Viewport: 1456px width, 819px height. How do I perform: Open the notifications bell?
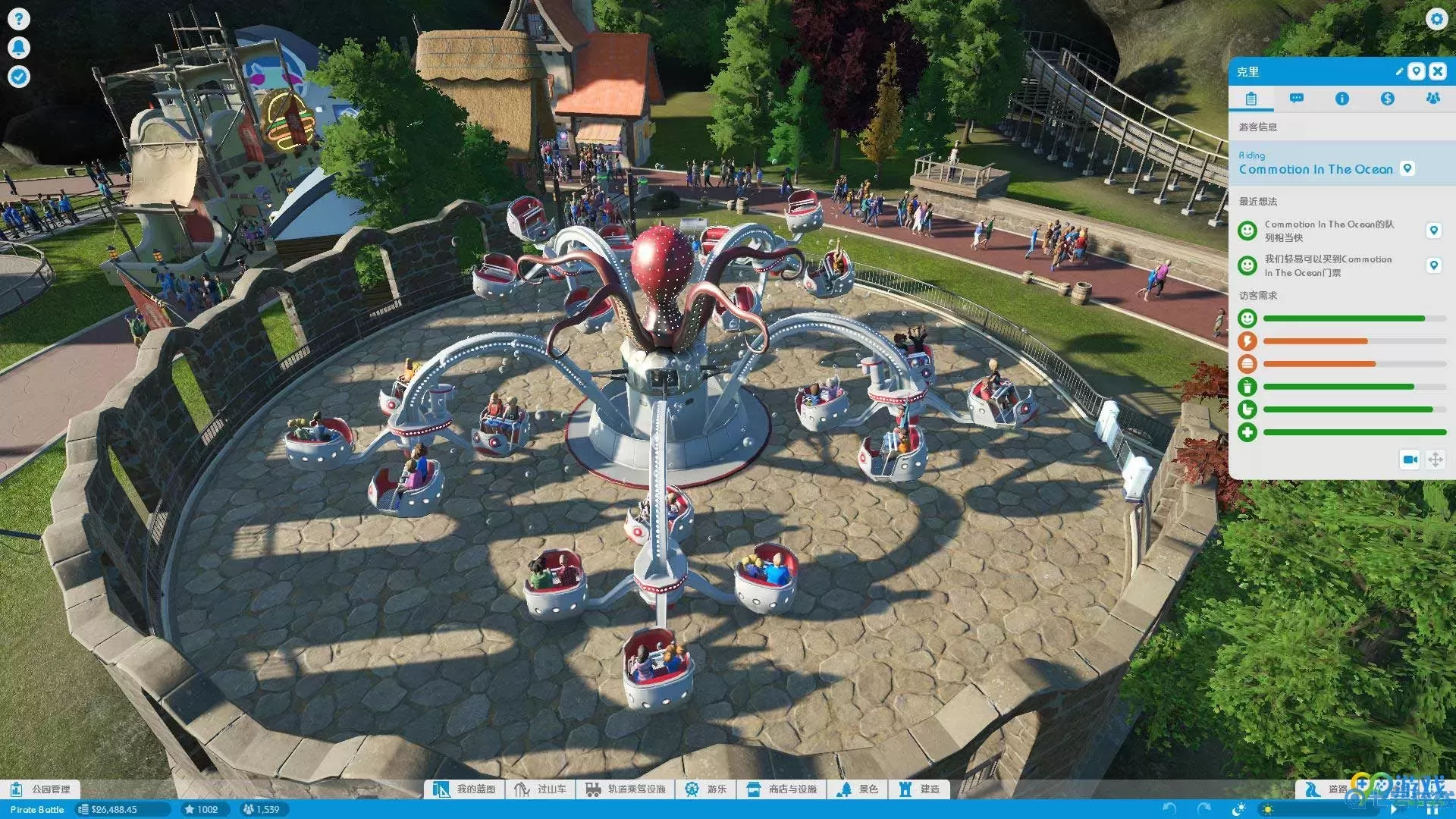click(19, 48)
